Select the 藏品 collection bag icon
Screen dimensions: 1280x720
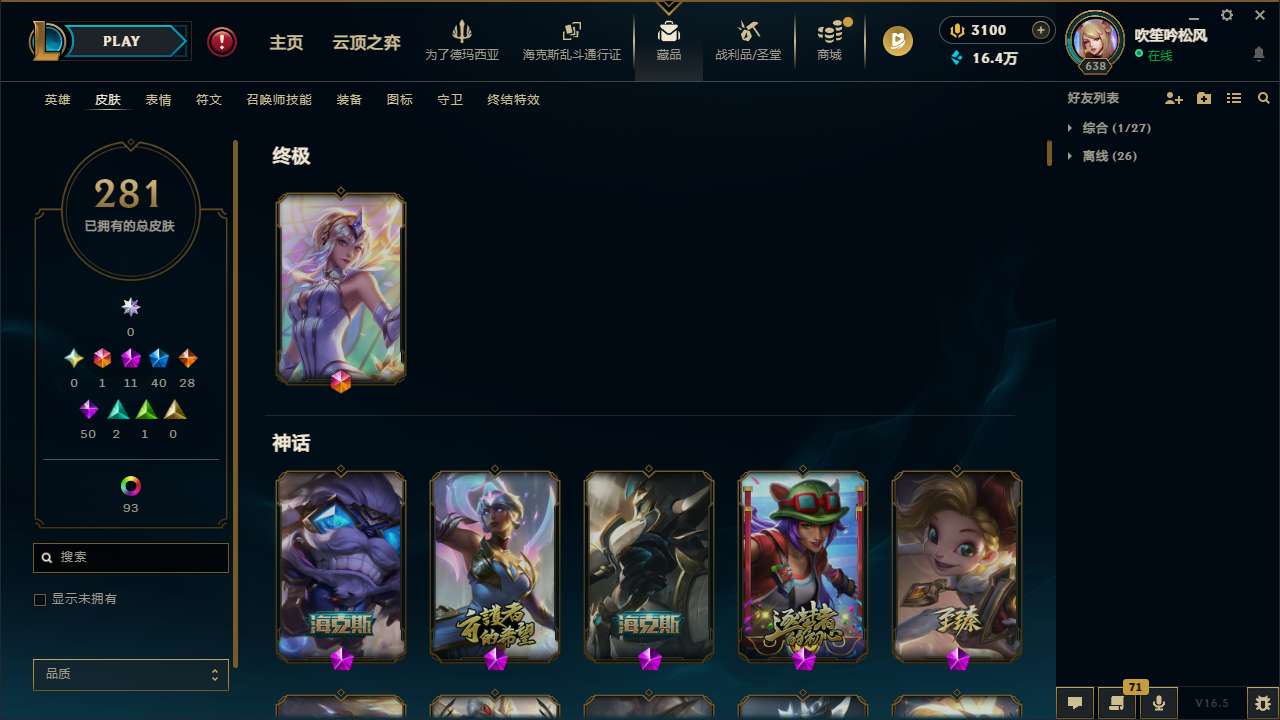(668, 40)
